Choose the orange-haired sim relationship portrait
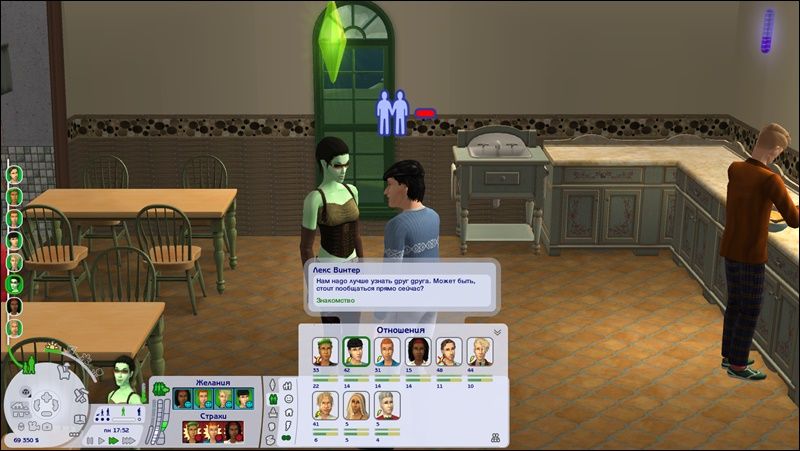The image size is (800, 451). [386, 351]
